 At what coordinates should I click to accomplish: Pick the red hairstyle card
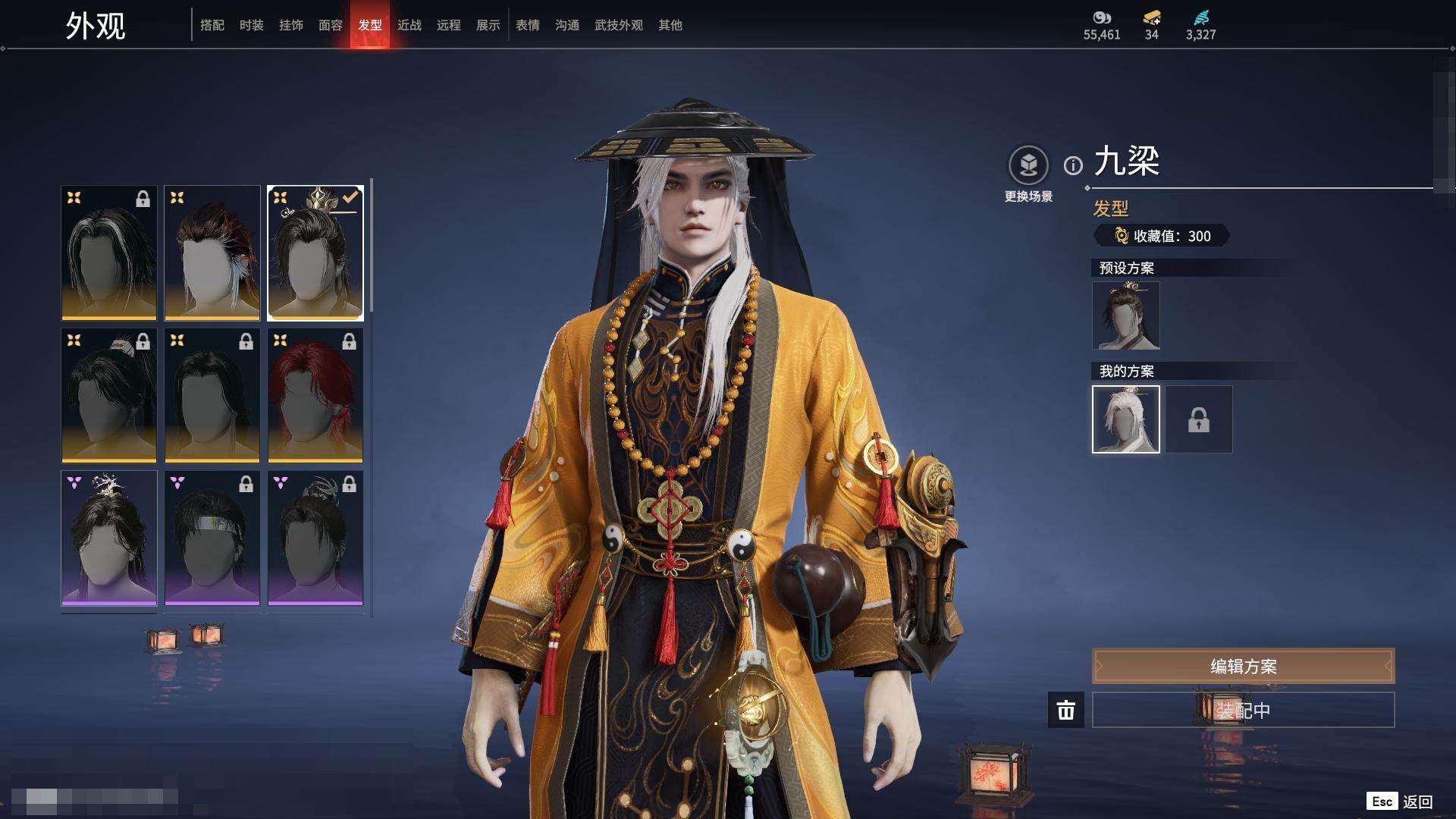[x=315, y=395]
